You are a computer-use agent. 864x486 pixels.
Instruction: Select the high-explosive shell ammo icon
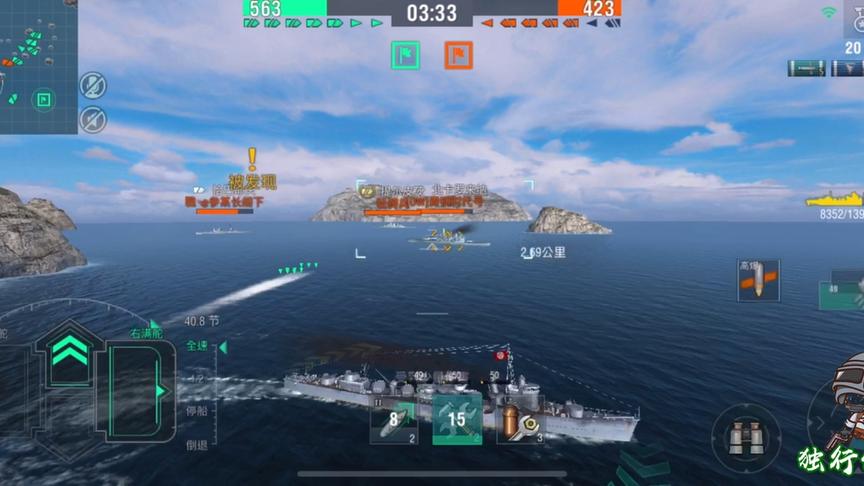(758, 281)
